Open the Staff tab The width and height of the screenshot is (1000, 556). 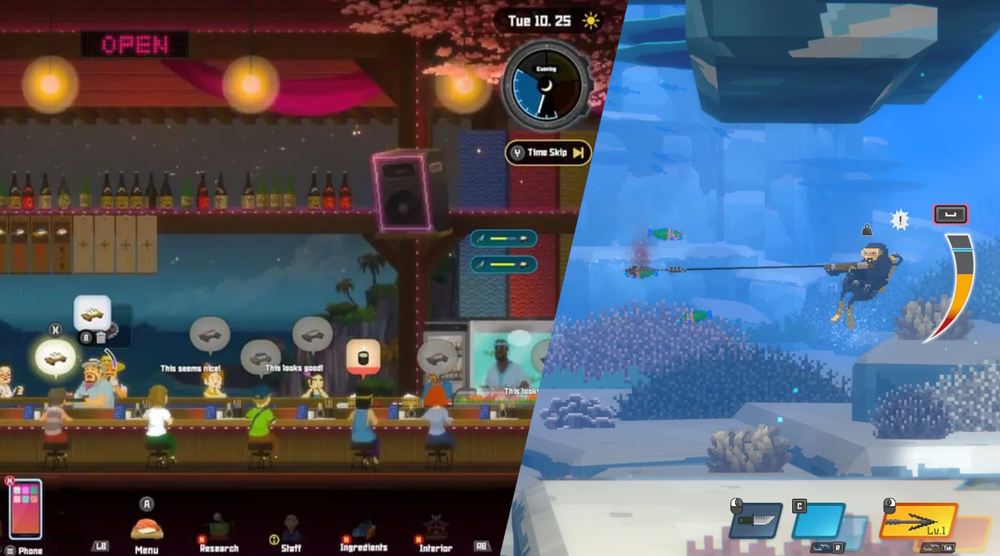click(291, 530)
